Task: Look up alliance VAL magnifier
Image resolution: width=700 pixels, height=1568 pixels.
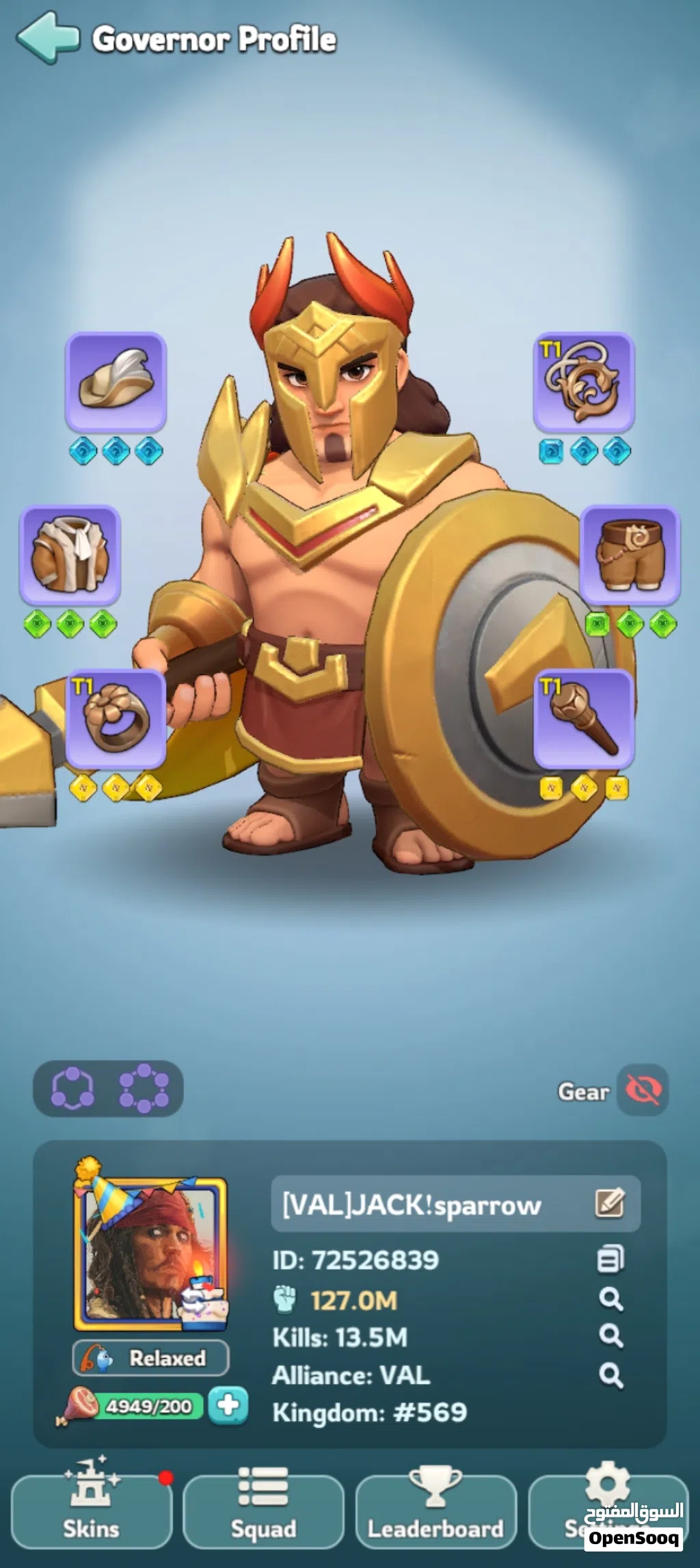Action: point(610,1375)
